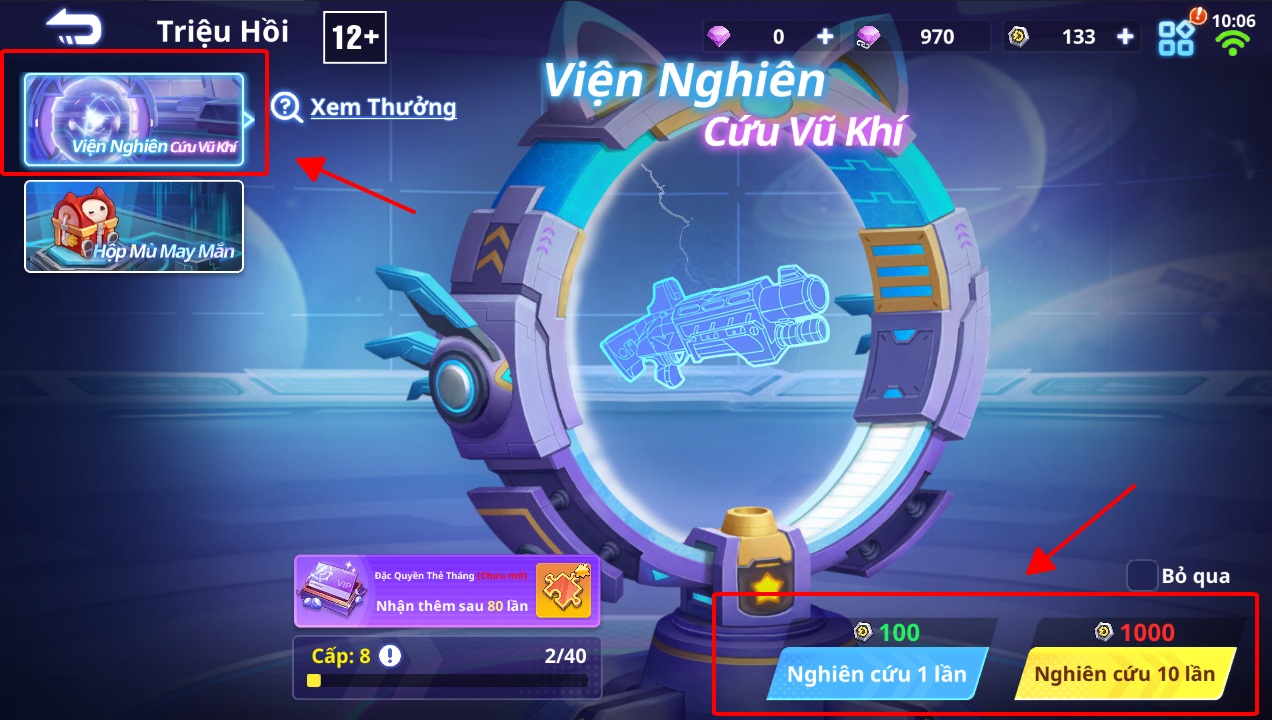Open the four-square grid menu icon

coord(1177,38)
